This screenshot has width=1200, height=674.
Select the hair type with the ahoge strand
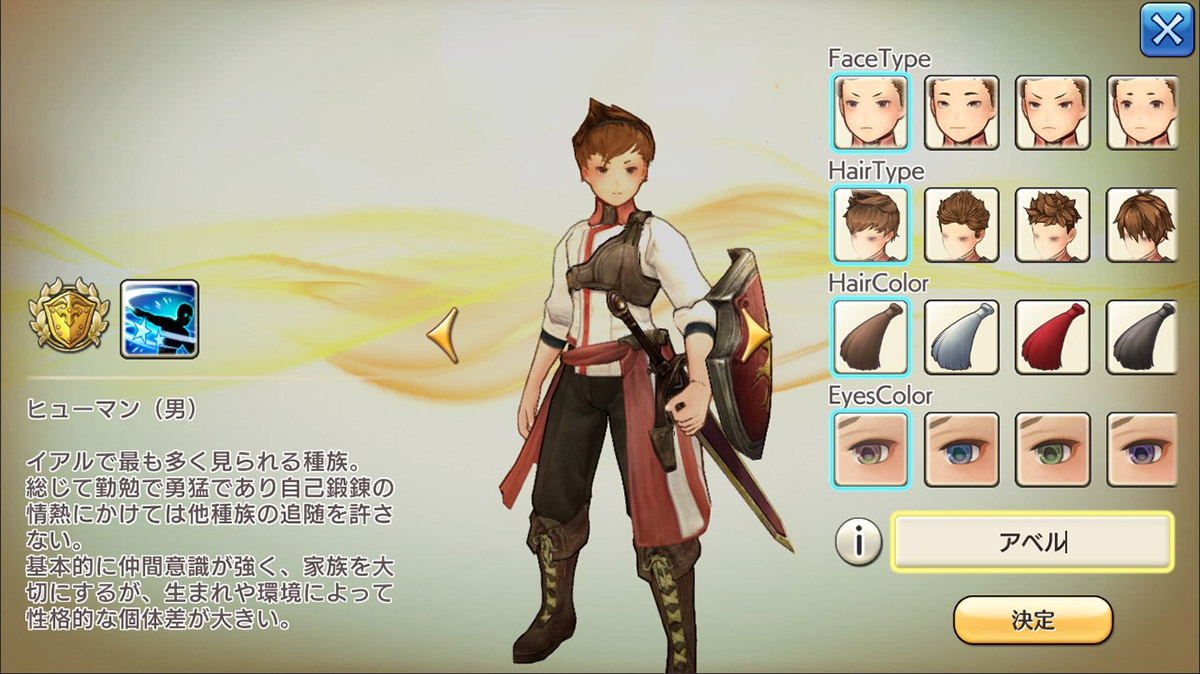coord(1144,225)
